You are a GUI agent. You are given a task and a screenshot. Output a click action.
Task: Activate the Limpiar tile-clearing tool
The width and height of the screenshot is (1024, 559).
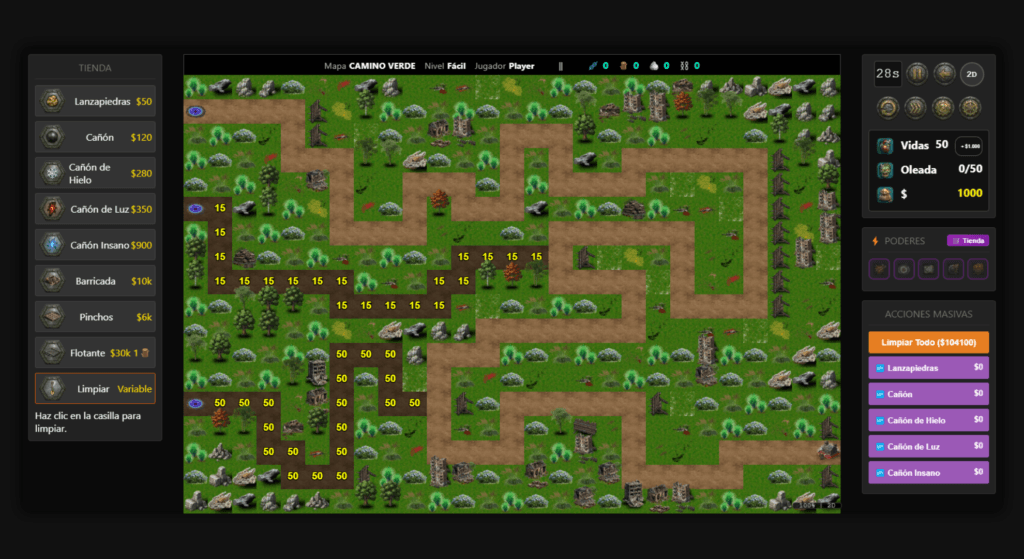tap(95, 389)
